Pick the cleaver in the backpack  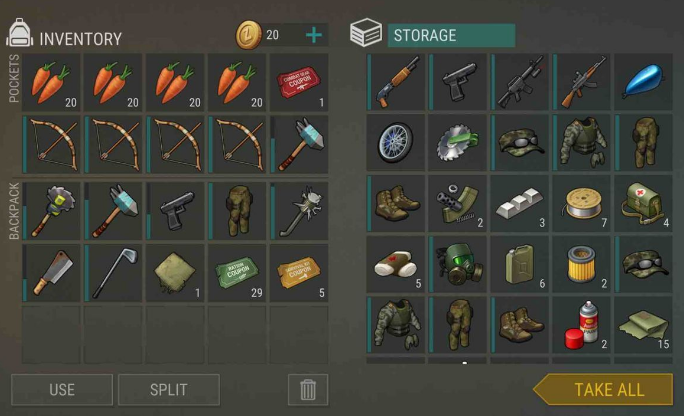click(52, 270)
